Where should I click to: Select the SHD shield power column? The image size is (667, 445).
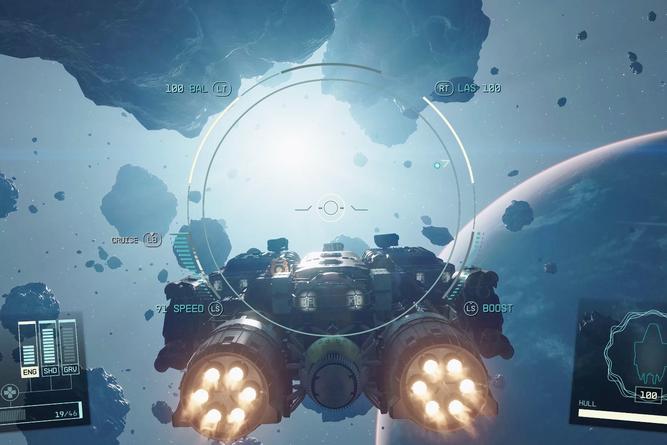[48, 346]
